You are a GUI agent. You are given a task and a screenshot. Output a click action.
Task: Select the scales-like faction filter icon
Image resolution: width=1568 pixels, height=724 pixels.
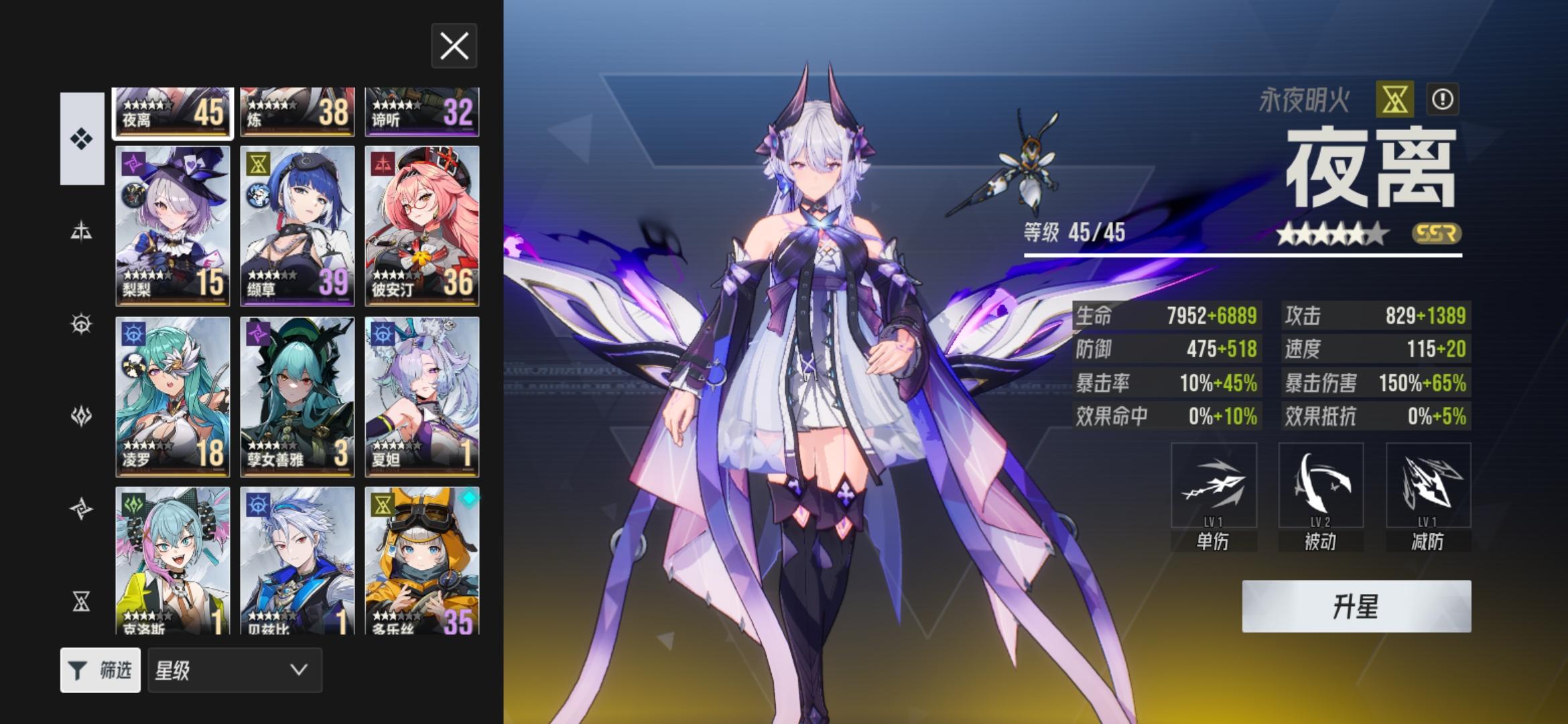(80, 230)
